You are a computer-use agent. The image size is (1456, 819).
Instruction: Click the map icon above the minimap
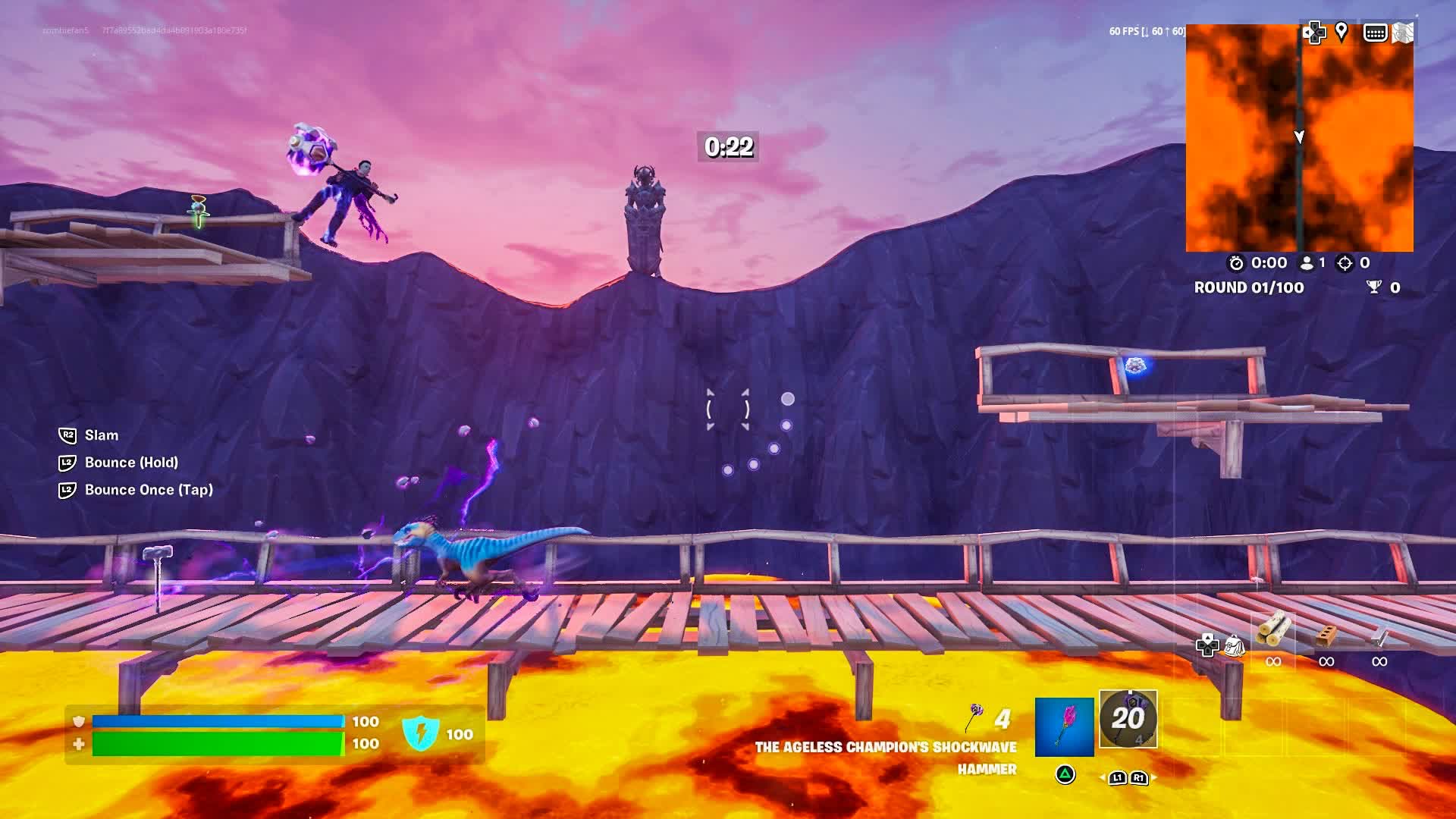[x=1405, y=33]
